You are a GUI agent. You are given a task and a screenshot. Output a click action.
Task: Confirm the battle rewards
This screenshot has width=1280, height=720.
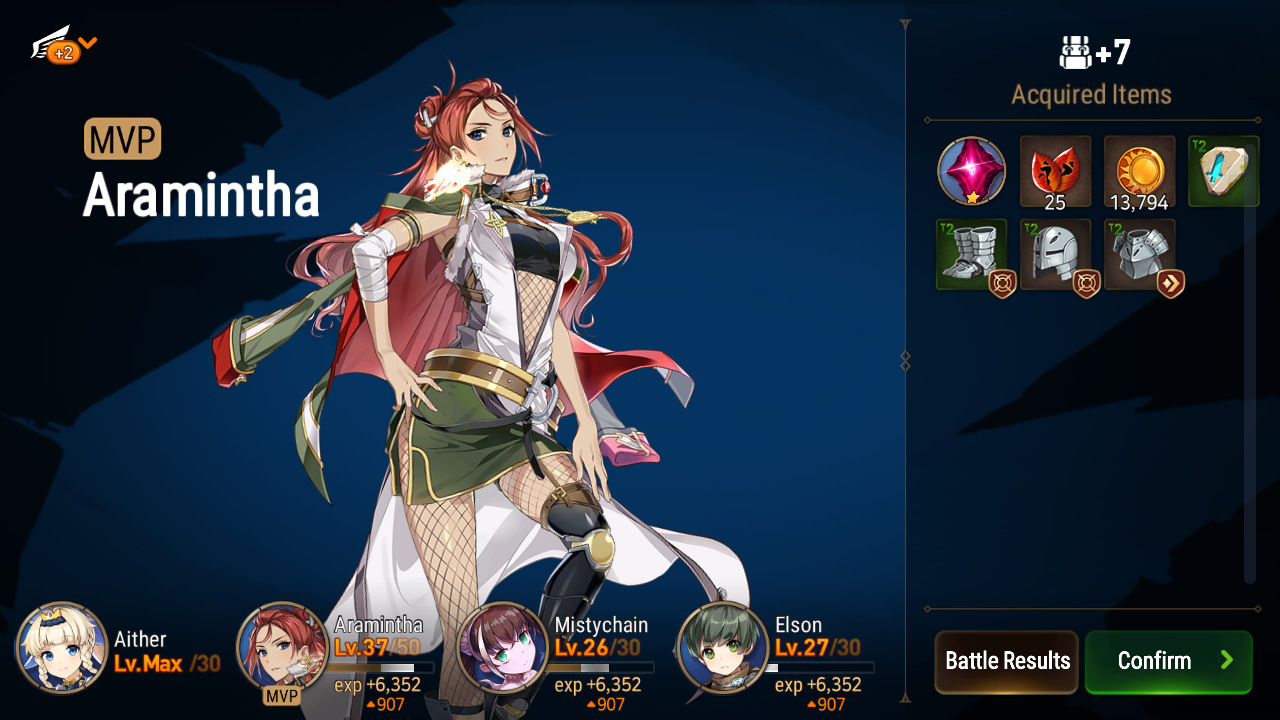[1168, 661]
